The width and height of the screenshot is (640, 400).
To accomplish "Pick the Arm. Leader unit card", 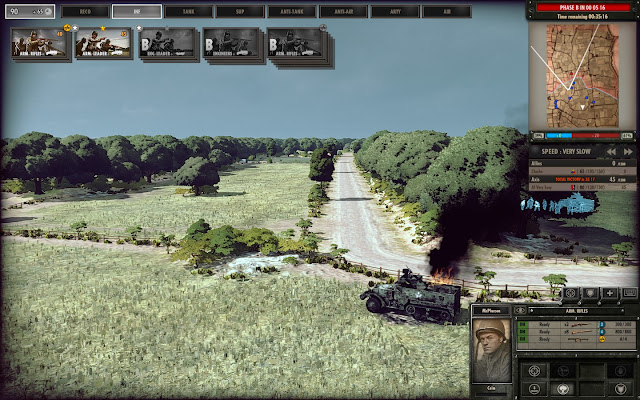I will point(103,44).
